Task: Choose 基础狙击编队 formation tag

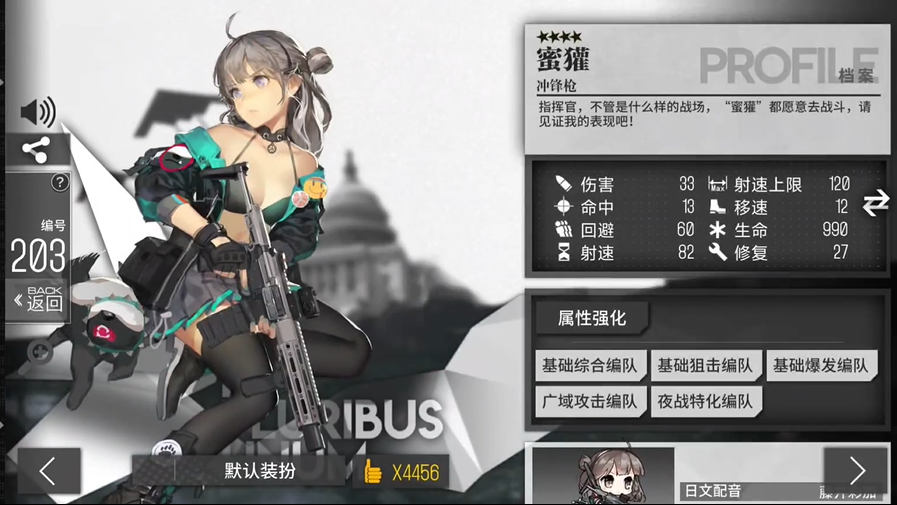Action: click(x=705, y=366)
